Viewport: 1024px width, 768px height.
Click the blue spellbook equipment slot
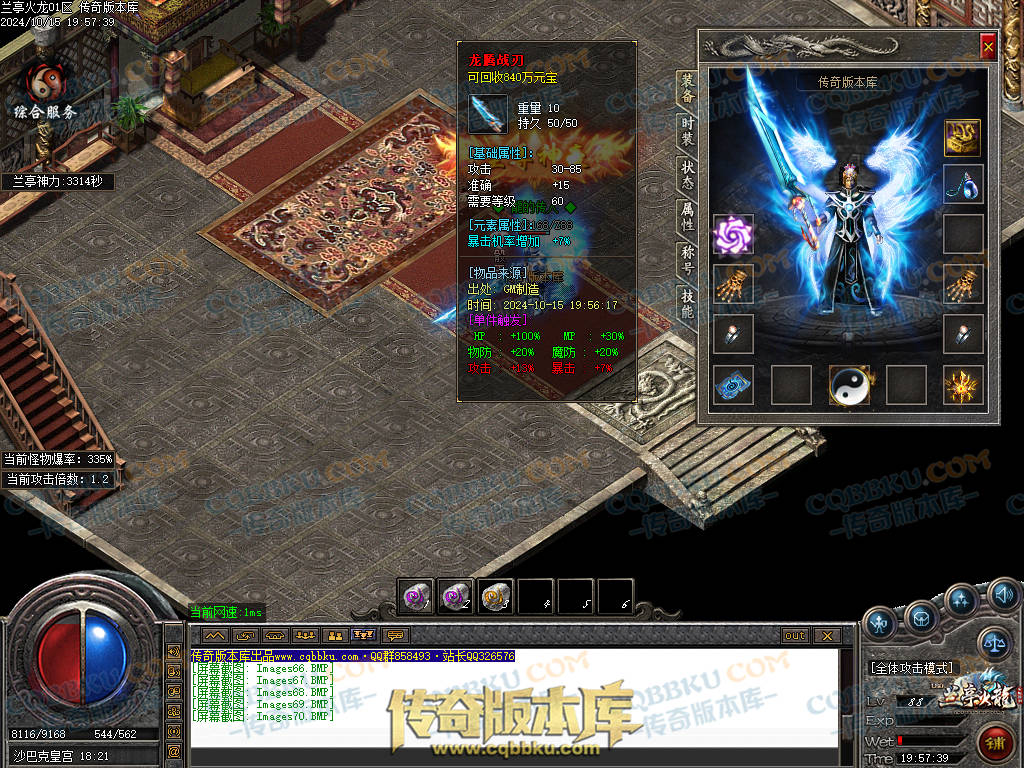point(733,385)
